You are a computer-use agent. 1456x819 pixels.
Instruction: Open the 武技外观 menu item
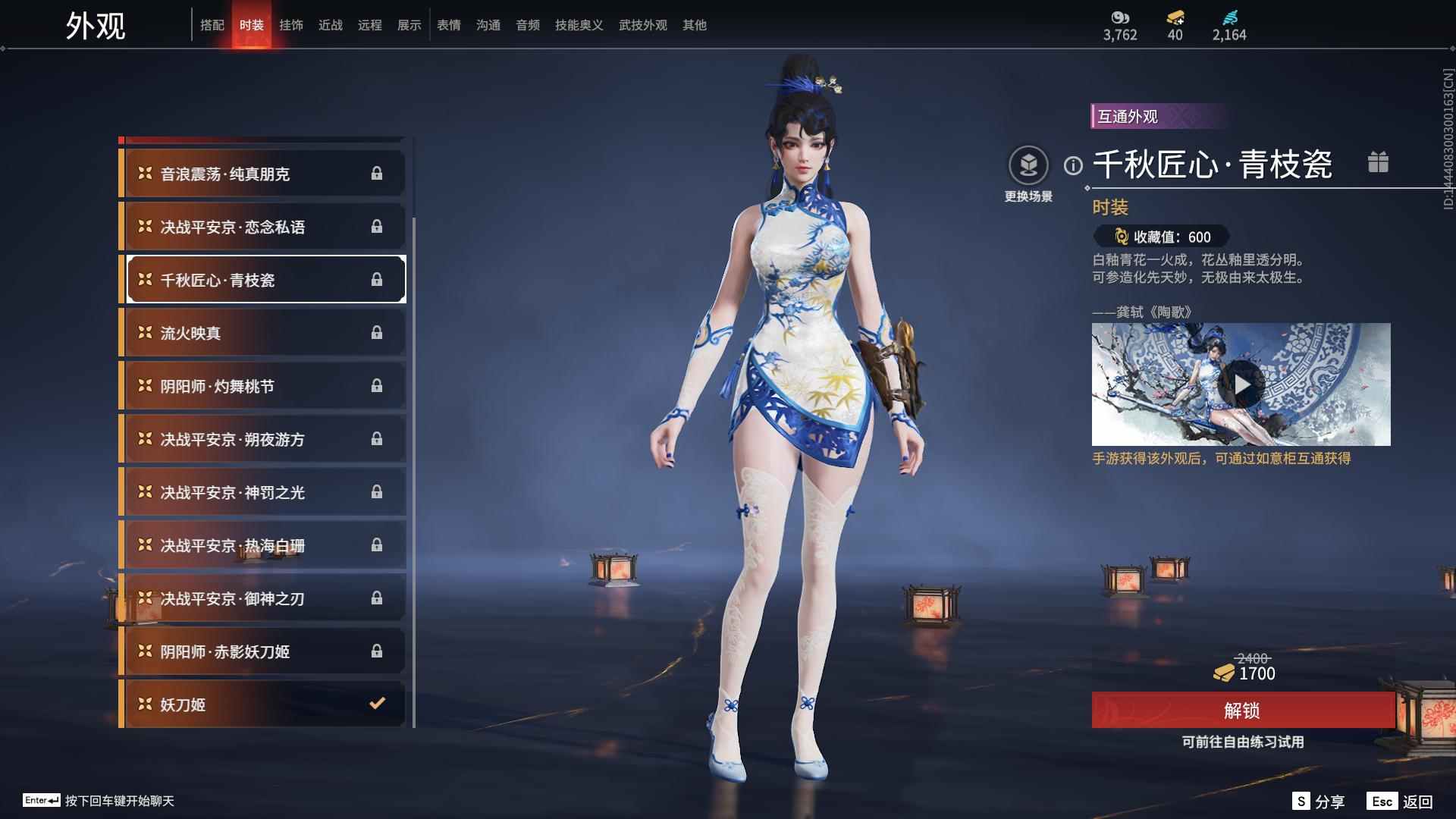pos(642,24)
